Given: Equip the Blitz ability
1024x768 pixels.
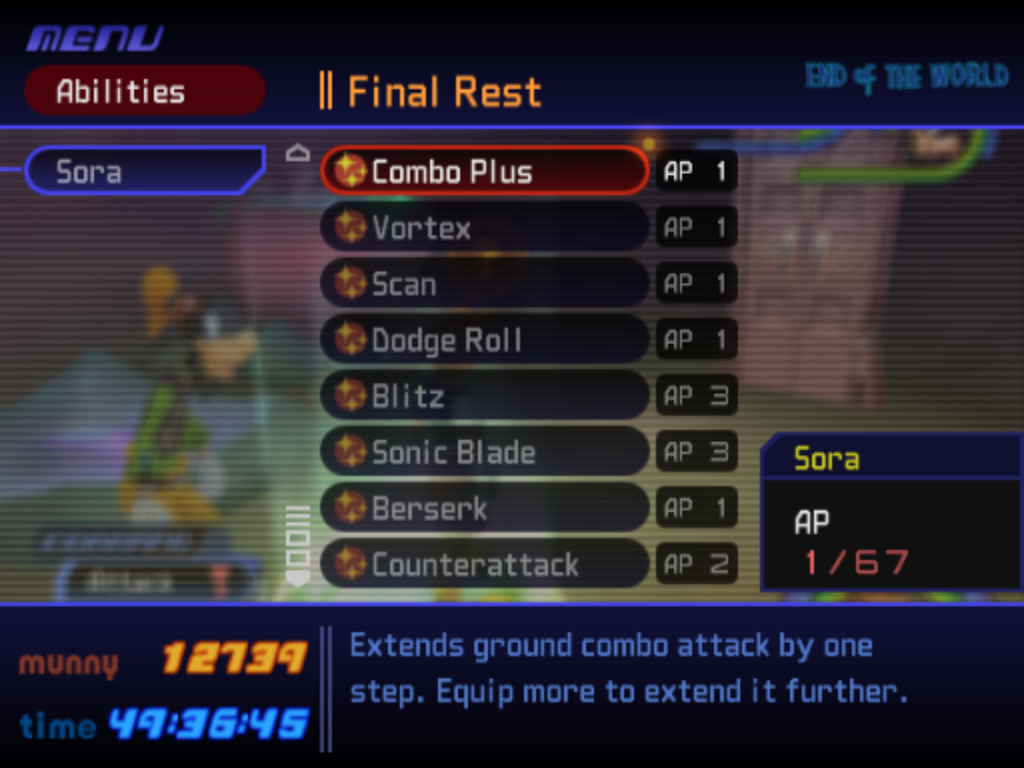Looking at the screenshot, I should (484, 396).
